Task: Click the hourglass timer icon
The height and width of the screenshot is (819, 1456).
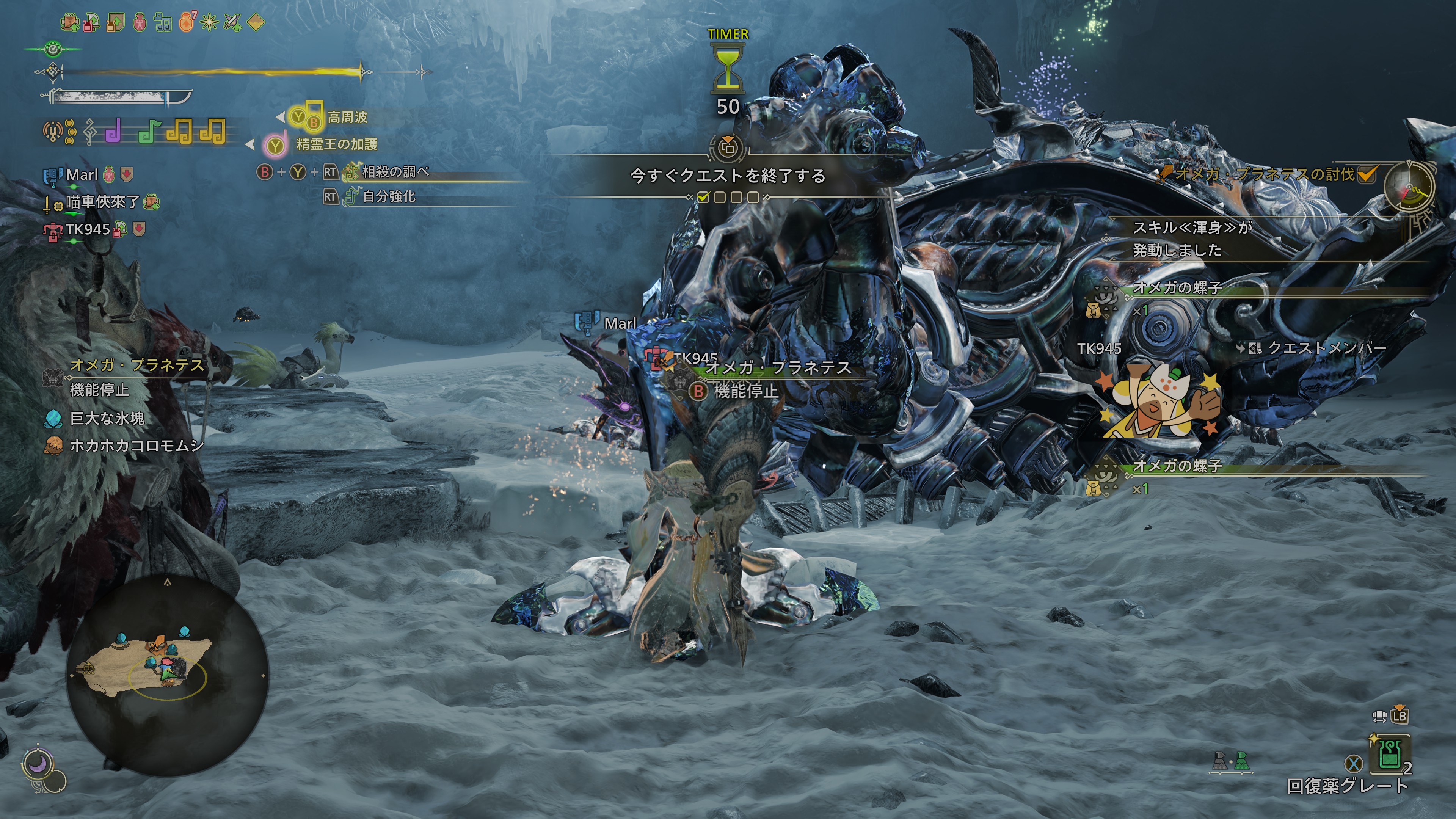Action: pyautogui.click(x=728, y=71)
